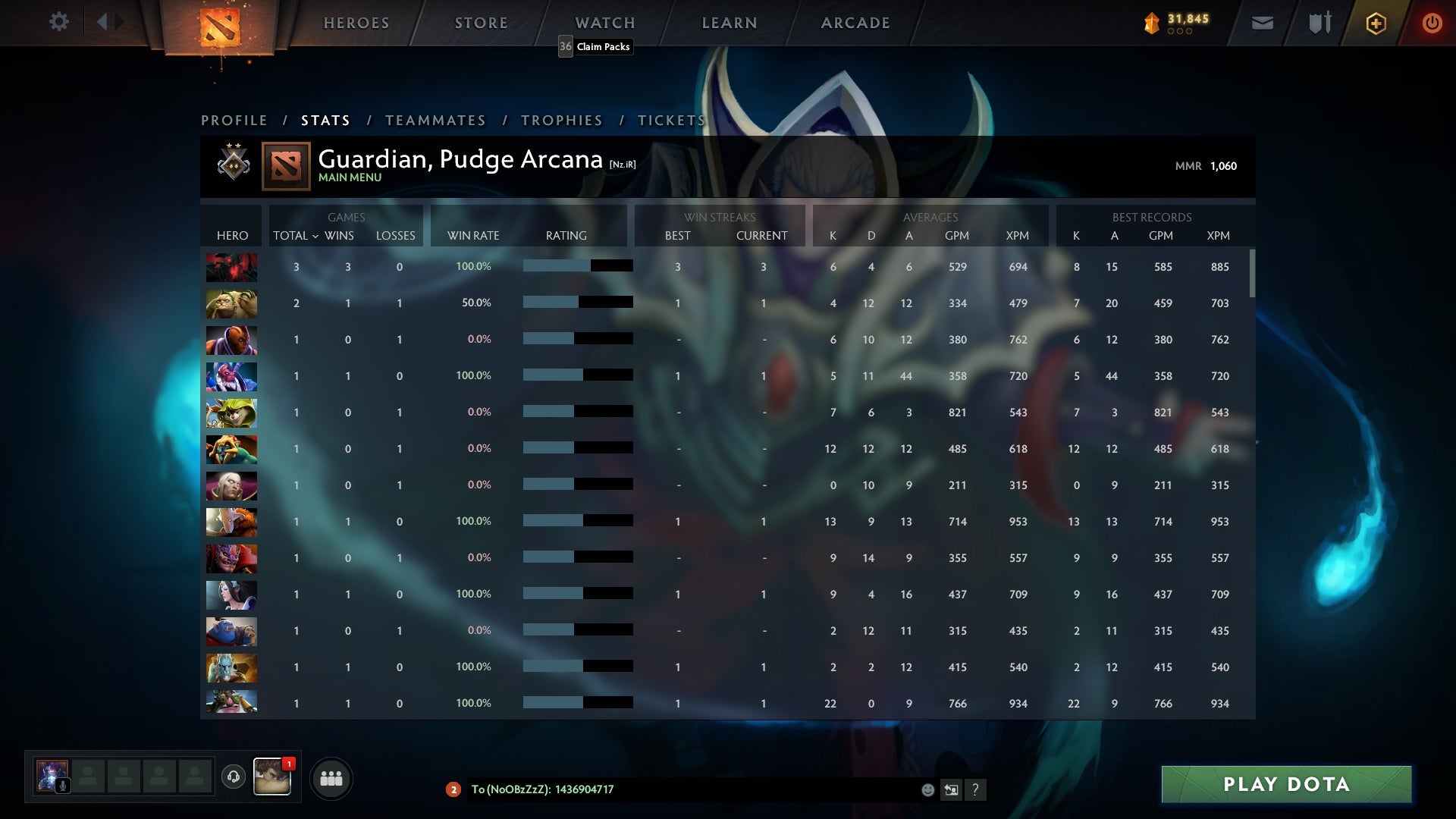Click the friends list icon near party slots
Image resolution: width=1456 pixels, height=819 pixels.
coord(331,777)
